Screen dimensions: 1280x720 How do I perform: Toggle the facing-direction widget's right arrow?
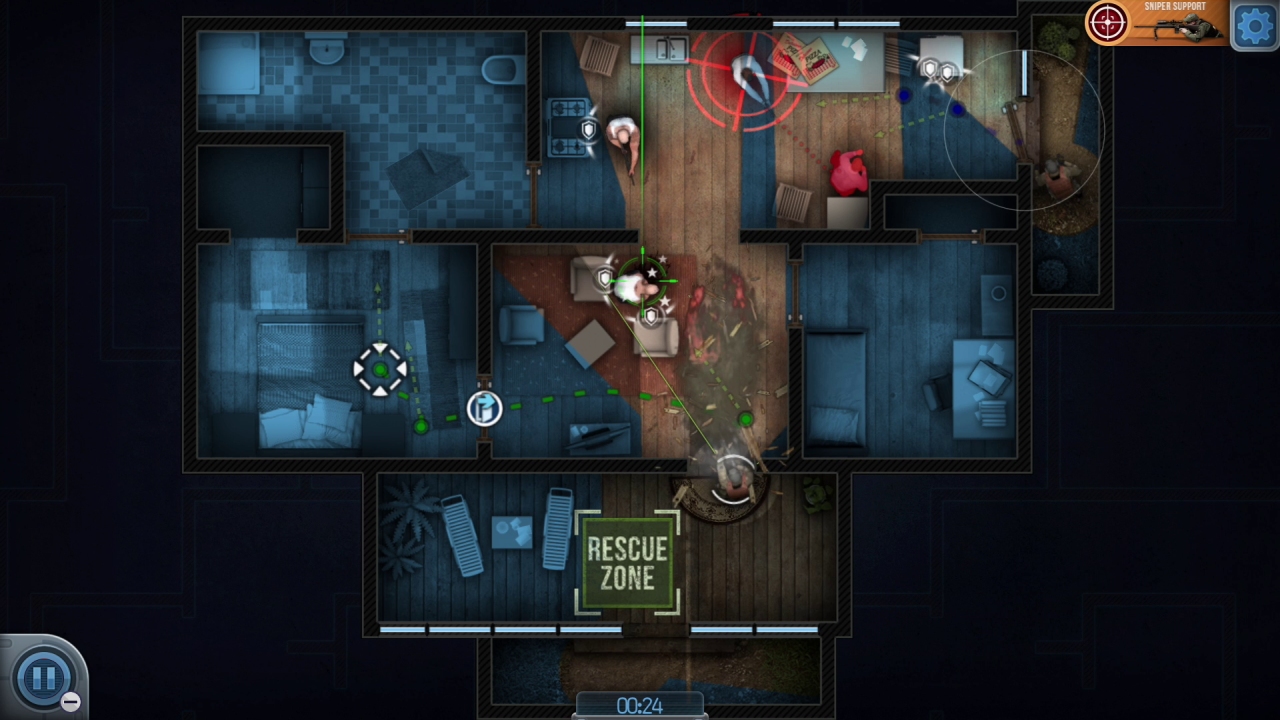click(402, 370)
